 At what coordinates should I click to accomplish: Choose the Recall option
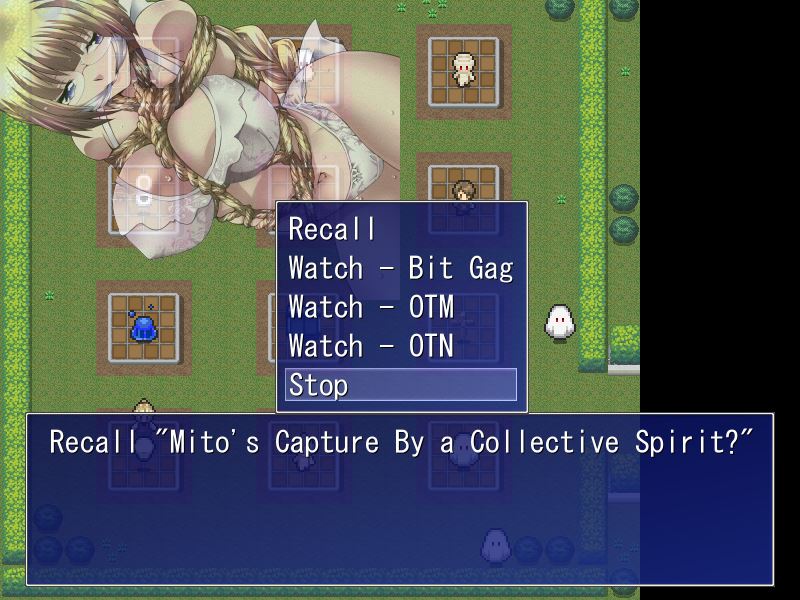coord(333,229)
